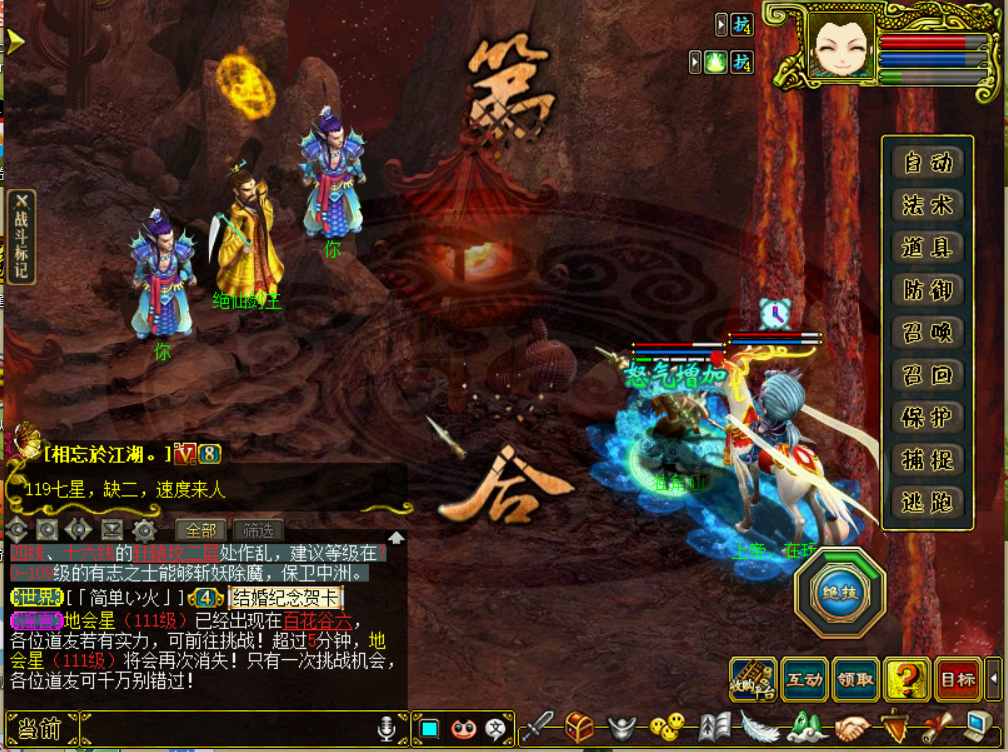Viewport: 1008px width, 752px height.
Task: Toggle the microphone voice input icon
Action: (x=386, y=729)
